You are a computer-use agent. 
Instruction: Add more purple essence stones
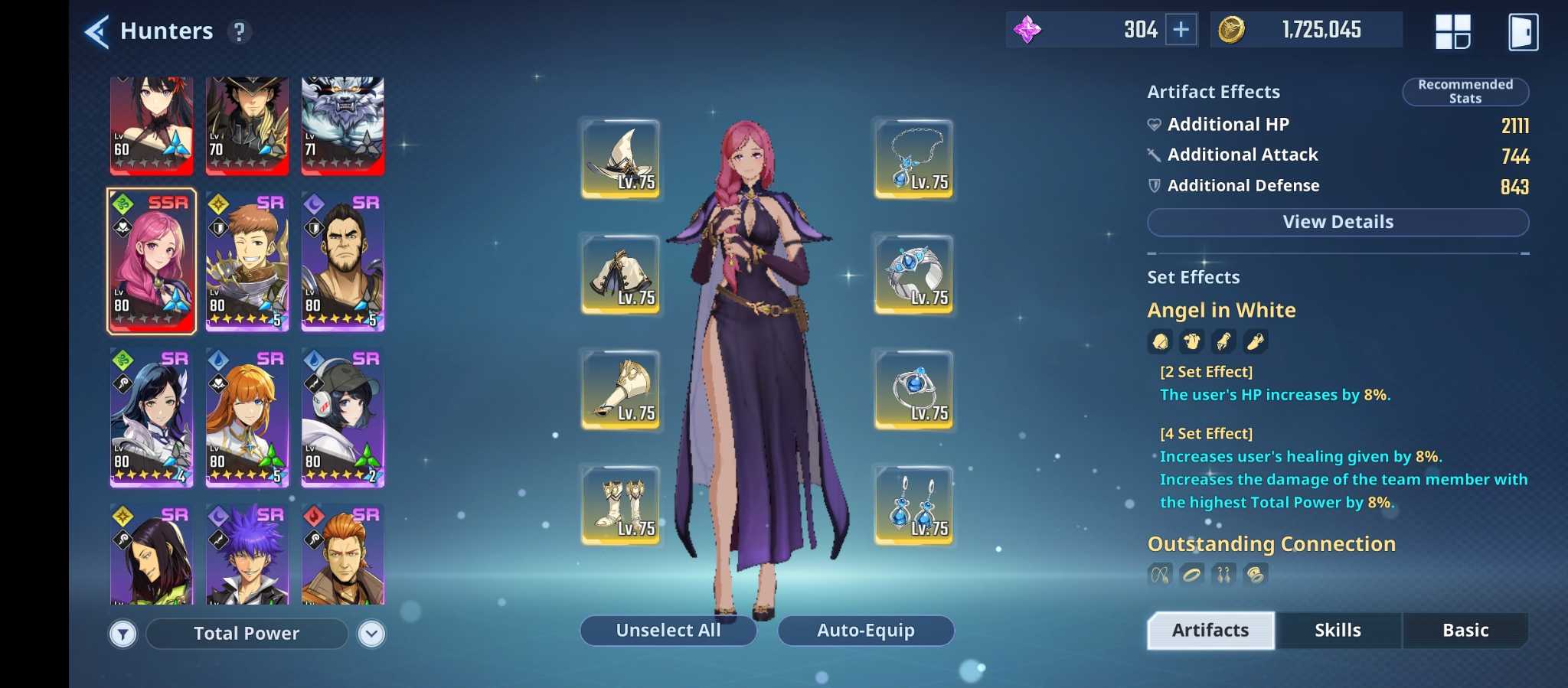(1181, 30)
